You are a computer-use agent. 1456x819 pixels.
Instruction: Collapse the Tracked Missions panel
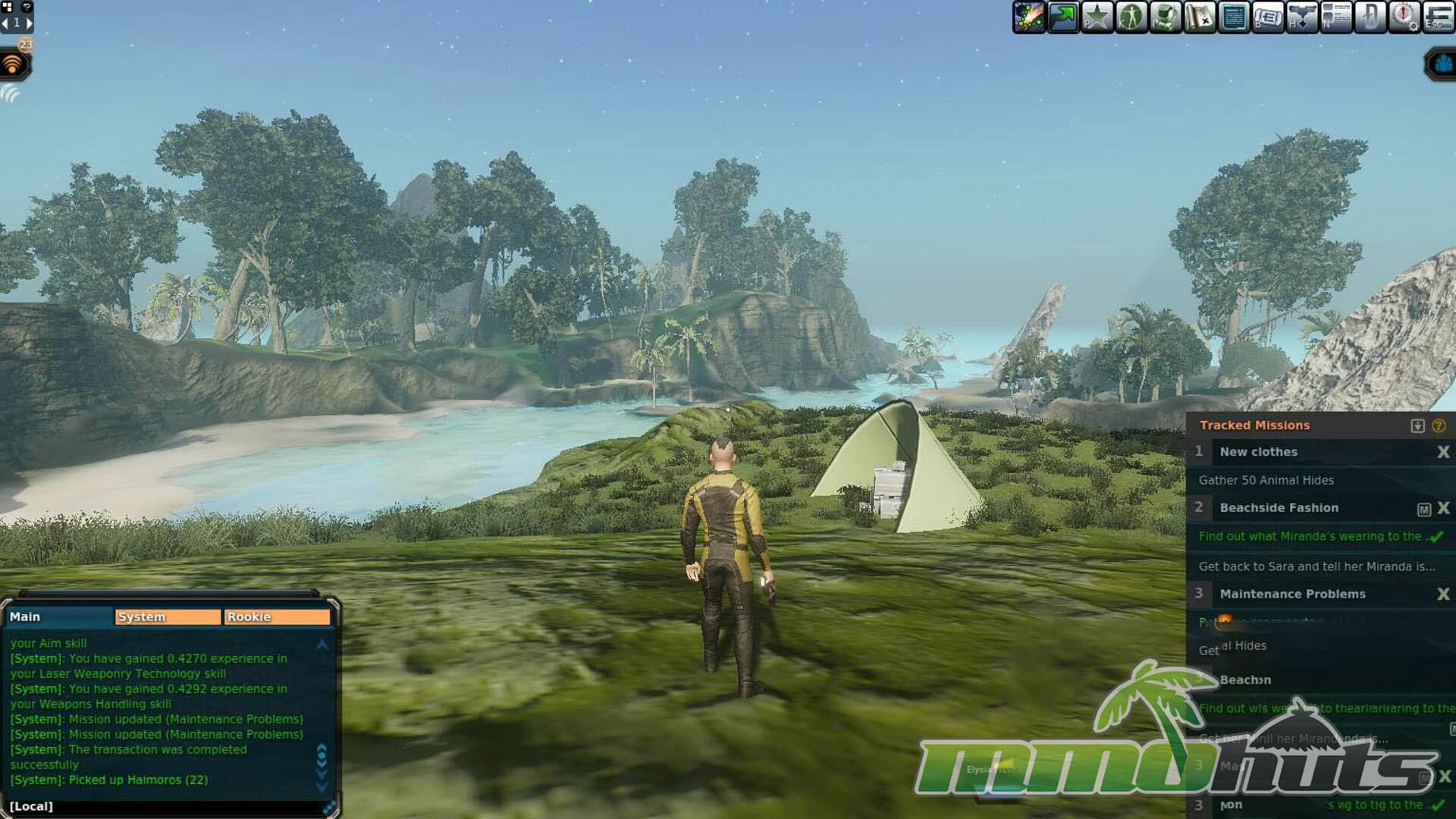[1417, 425]
